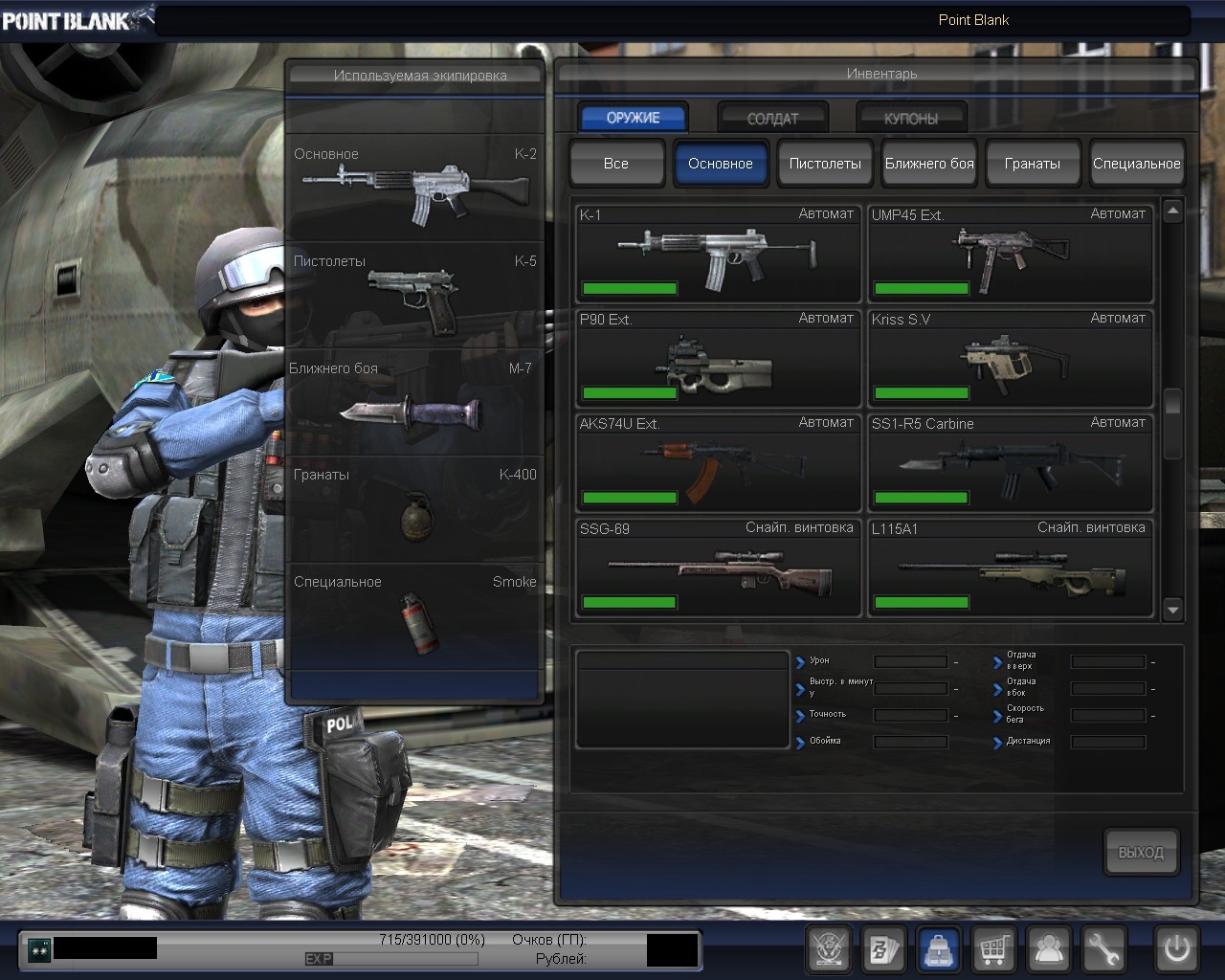The width and height of the screenshot is (1225, 980).
Task: Show all weapons with Все filter
Action: pos(616,164)
